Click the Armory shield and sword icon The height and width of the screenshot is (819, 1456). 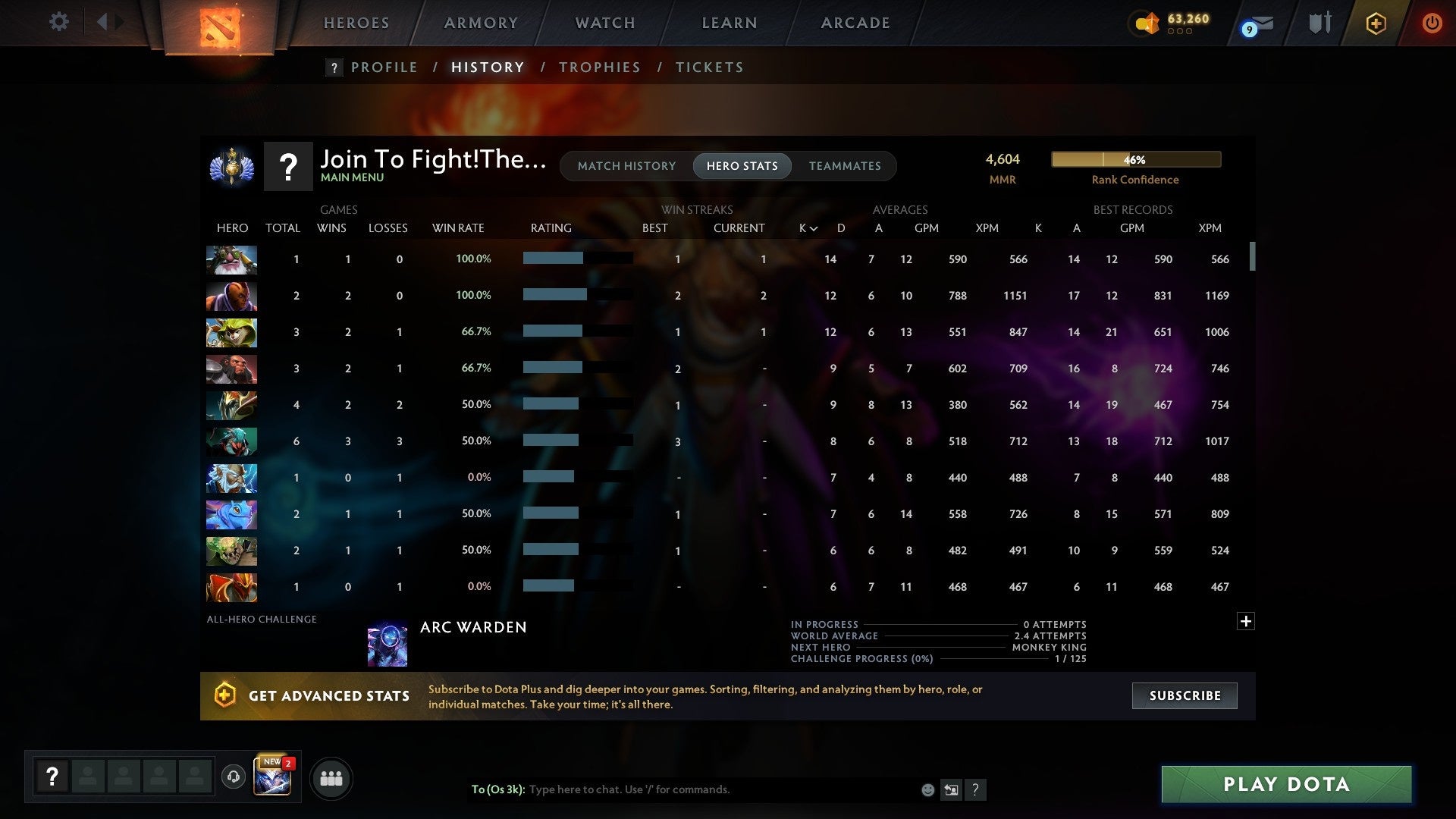pos(1319,23)
